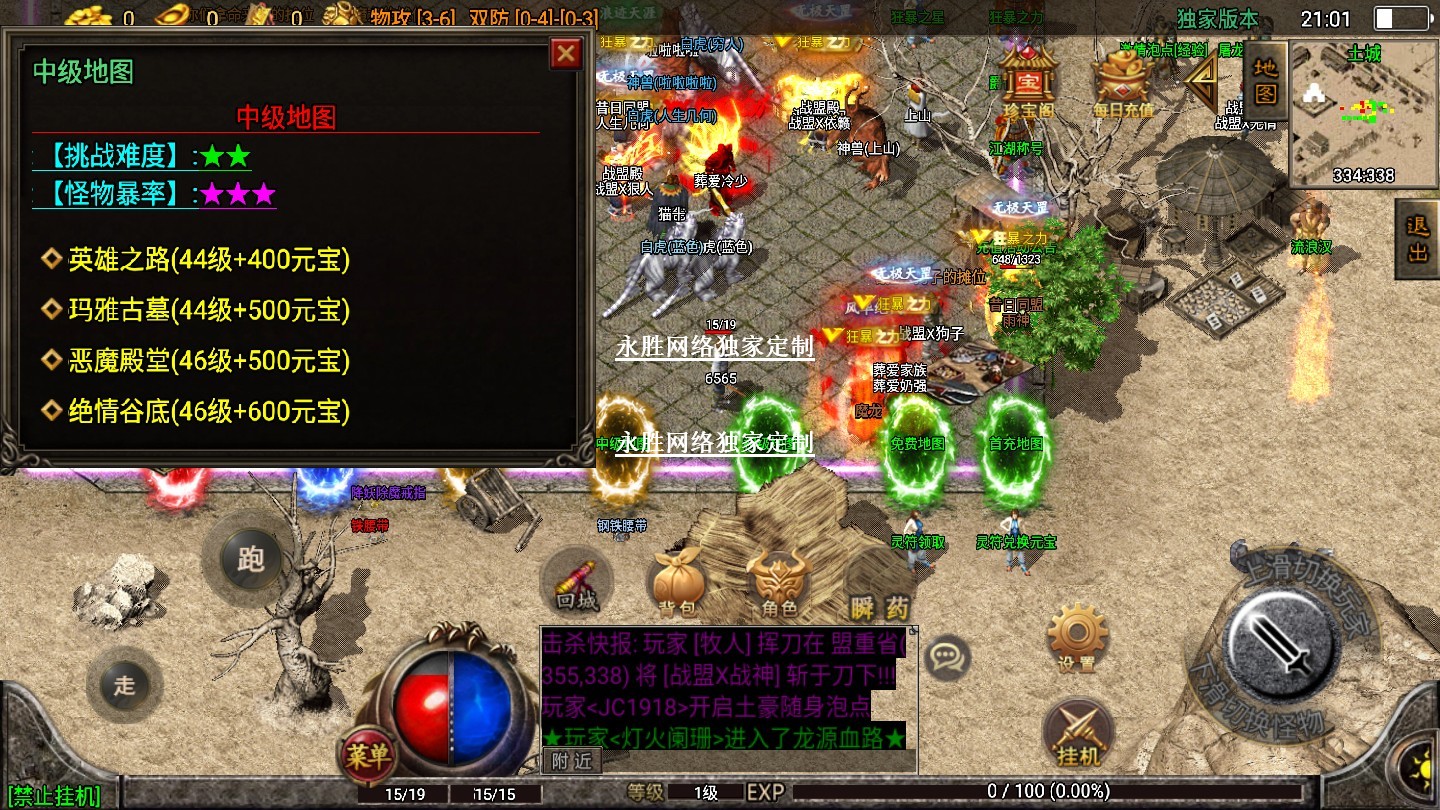Open the 每日充值 daily recharge icon
The image size is (1440, 810).
coord(1122,80)
